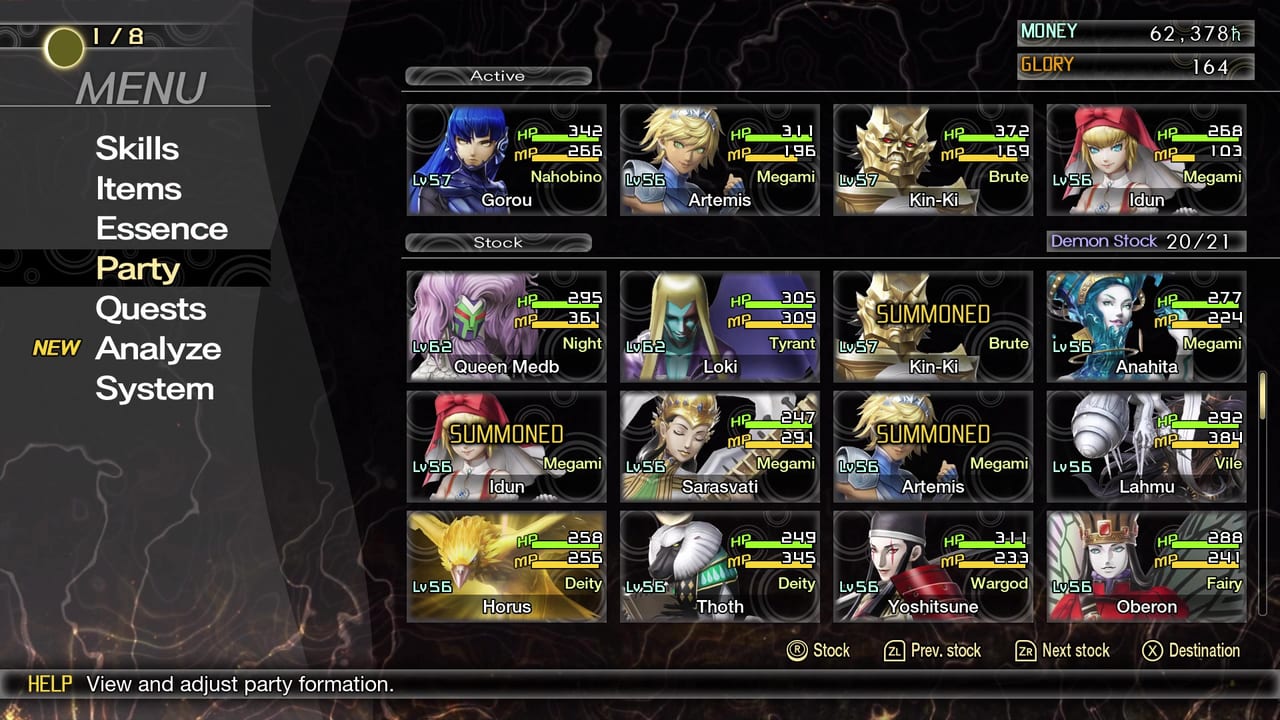This screenshot has height=720, width=1280.
Task: Select Gorou's portrait in the Active party
Action: (505, 158)
